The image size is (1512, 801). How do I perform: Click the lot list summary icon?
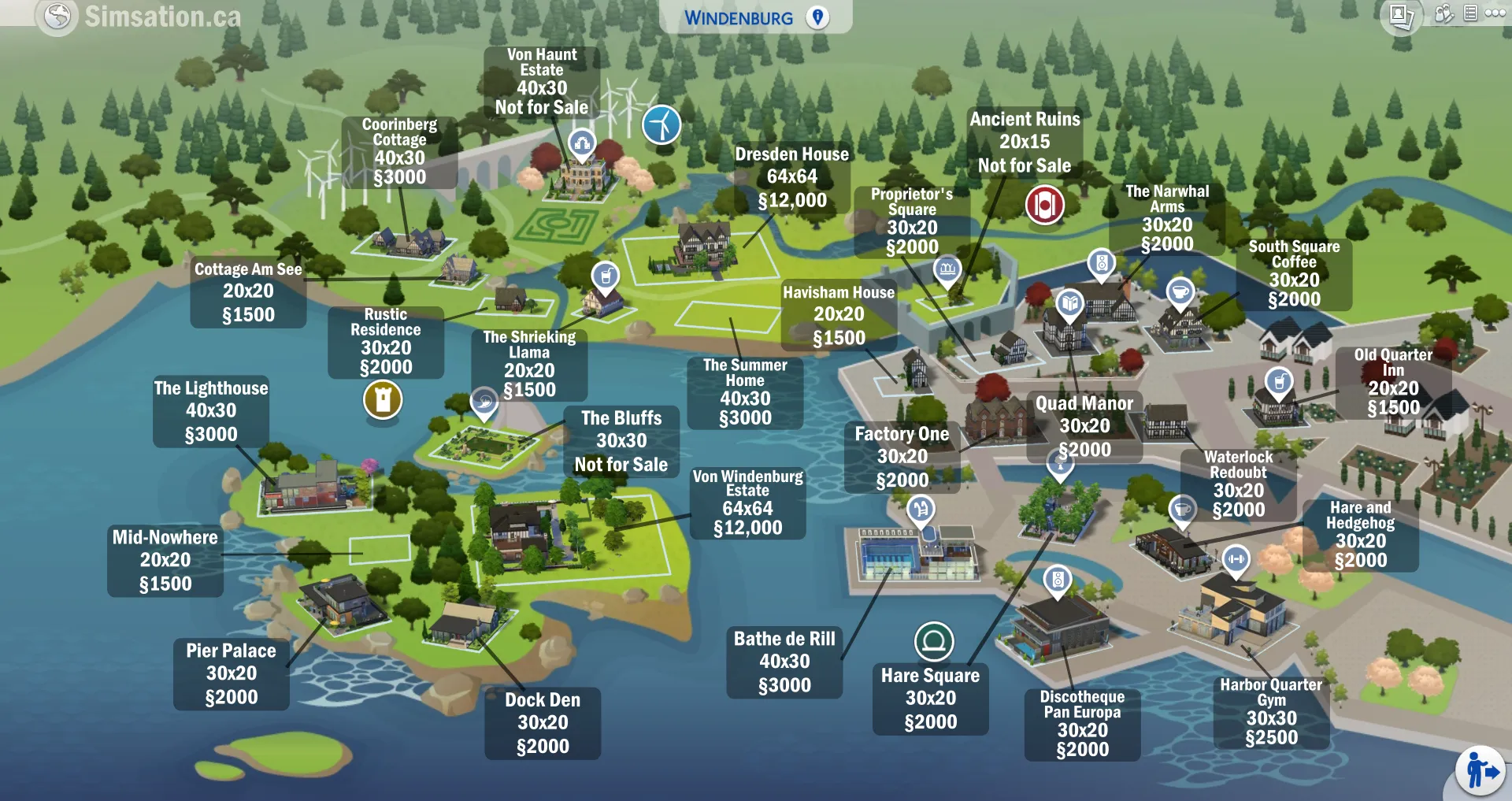tap(1470, 13)
